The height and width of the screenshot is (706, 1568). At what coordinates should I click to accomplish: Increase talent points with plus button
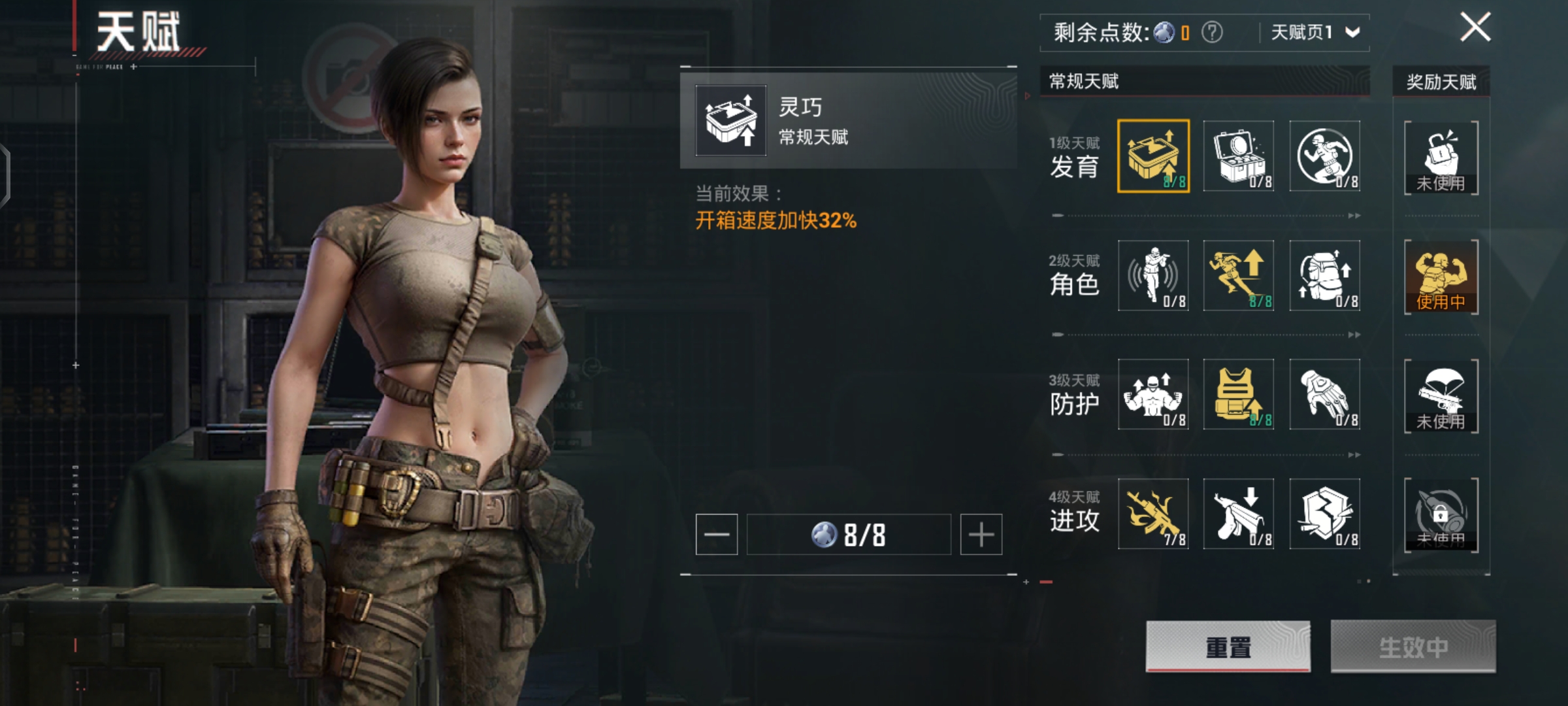(x=981, y=535)
